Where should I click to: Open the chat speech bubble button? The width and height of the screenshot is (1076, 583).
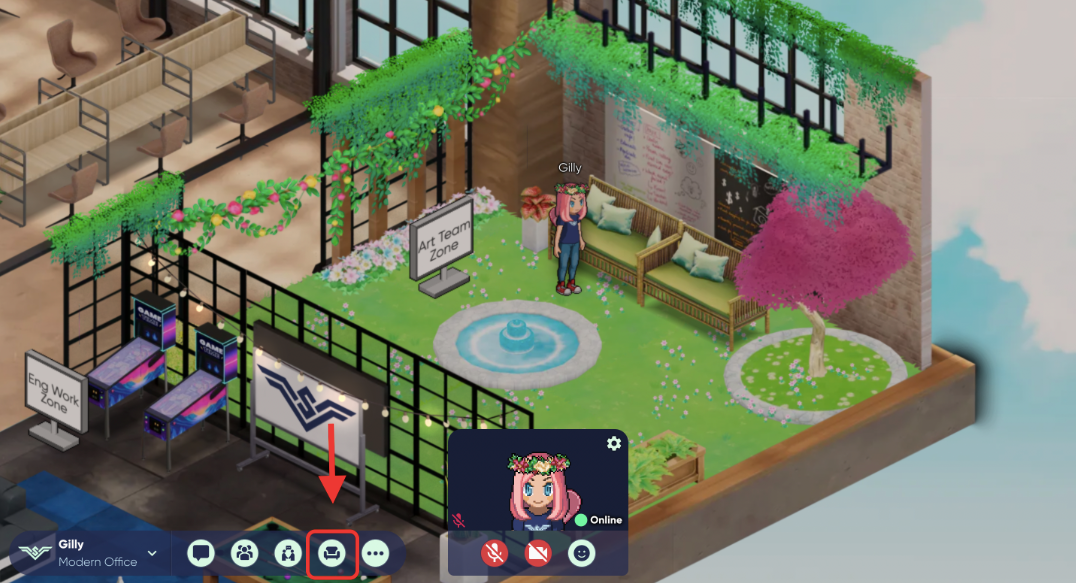click(x=201, y=552)
